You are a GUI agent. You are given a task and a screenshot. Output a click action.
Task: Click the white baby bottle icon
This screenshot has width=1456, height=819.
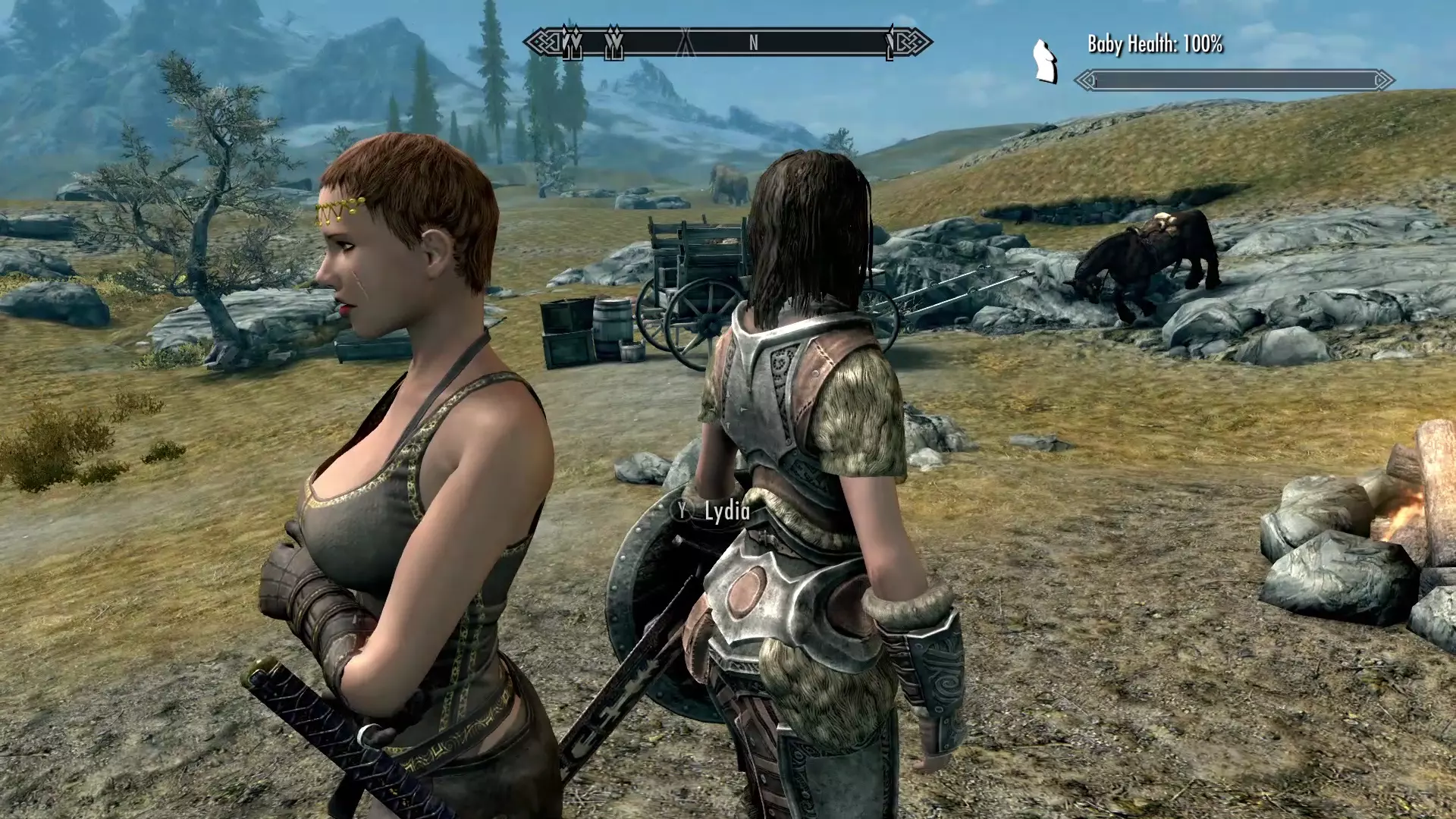coord(1045,61)
